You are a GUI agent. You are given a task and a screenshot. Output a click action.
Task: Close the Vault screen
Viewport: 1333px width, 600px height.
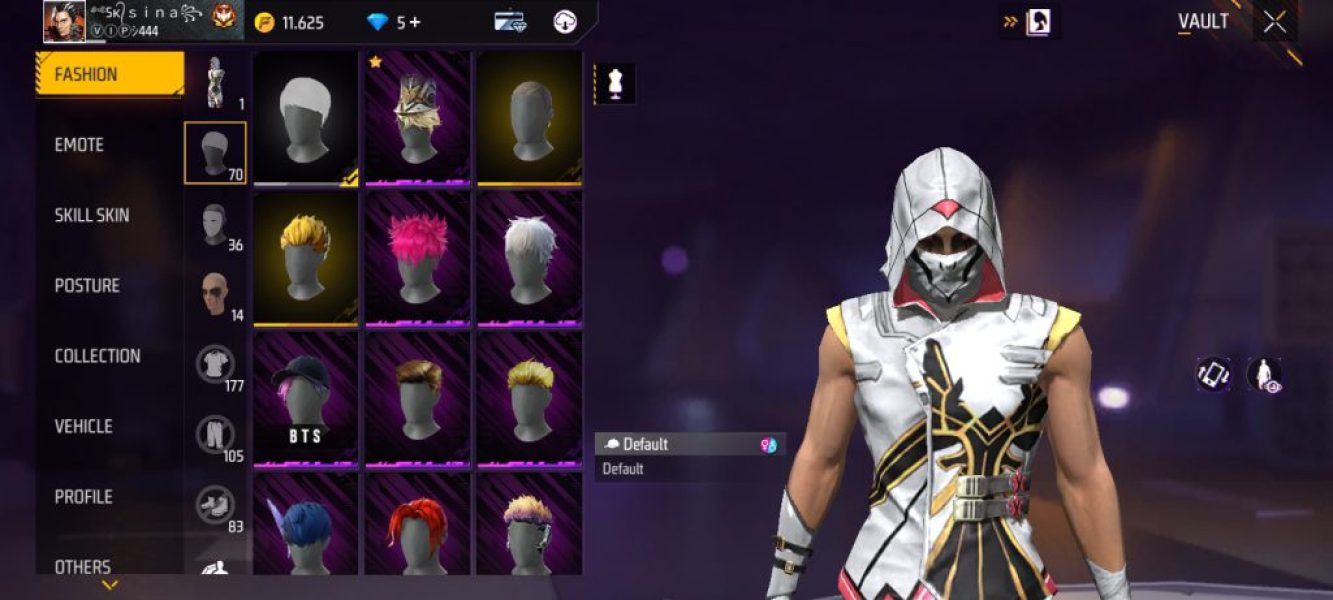point(1274,22)
